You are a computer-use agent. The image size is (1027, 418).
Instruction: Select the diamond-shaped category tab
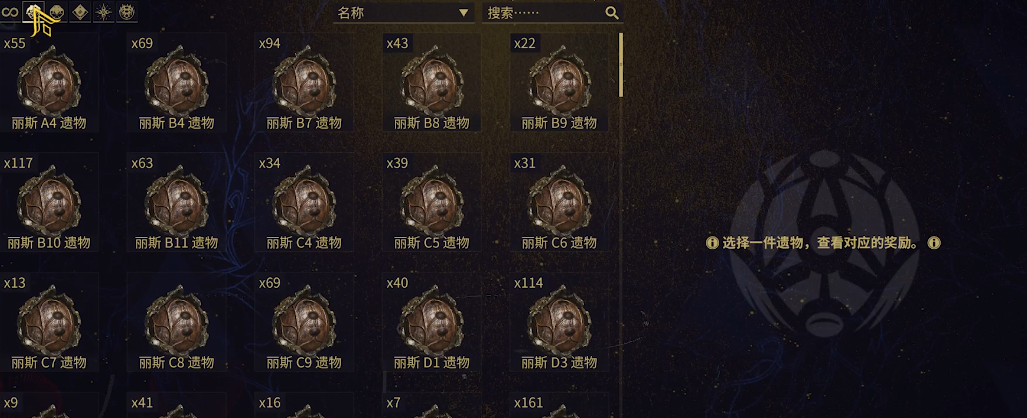pos(81,12)
